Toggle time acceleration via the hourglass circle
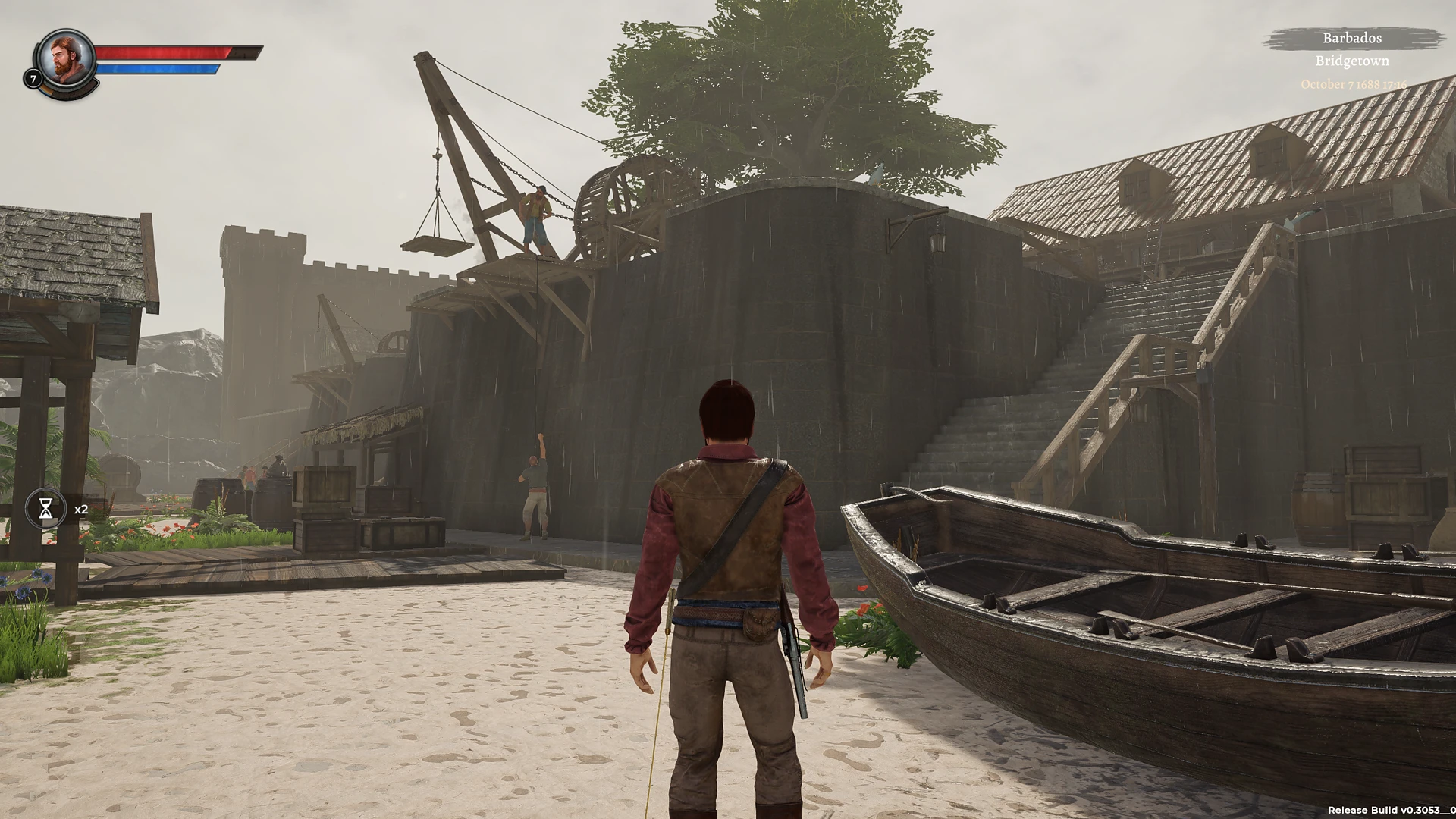Screen dimensions: 1456x819 coord(45,507)
